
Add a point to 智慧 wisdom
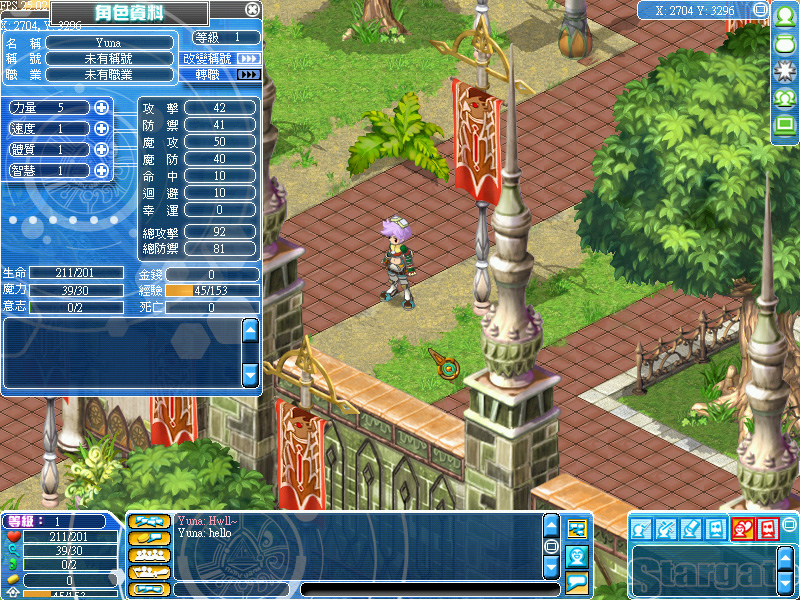tap(101, 170)
